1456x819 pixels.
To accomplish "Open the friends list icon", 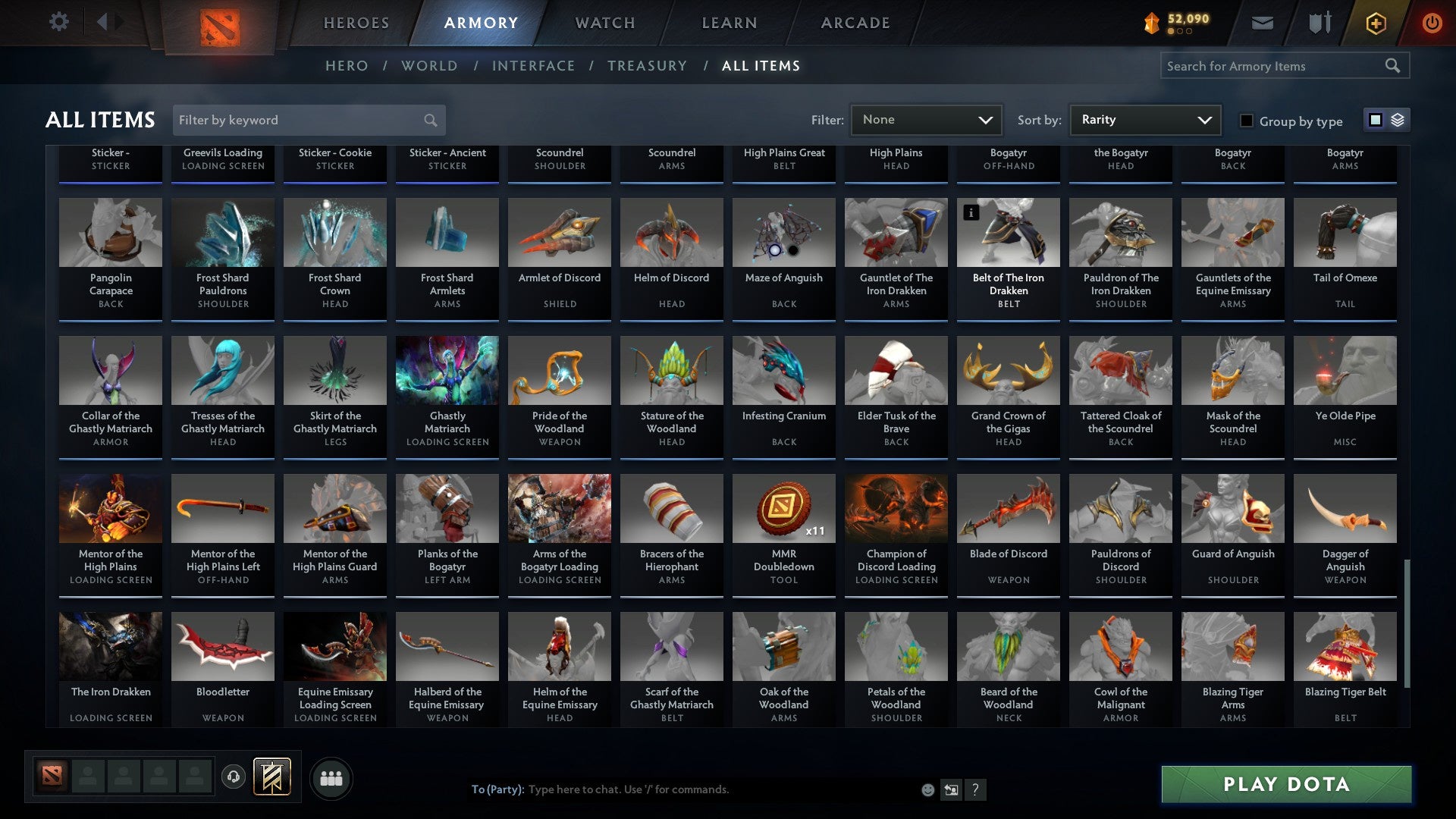I will point(330,777).
